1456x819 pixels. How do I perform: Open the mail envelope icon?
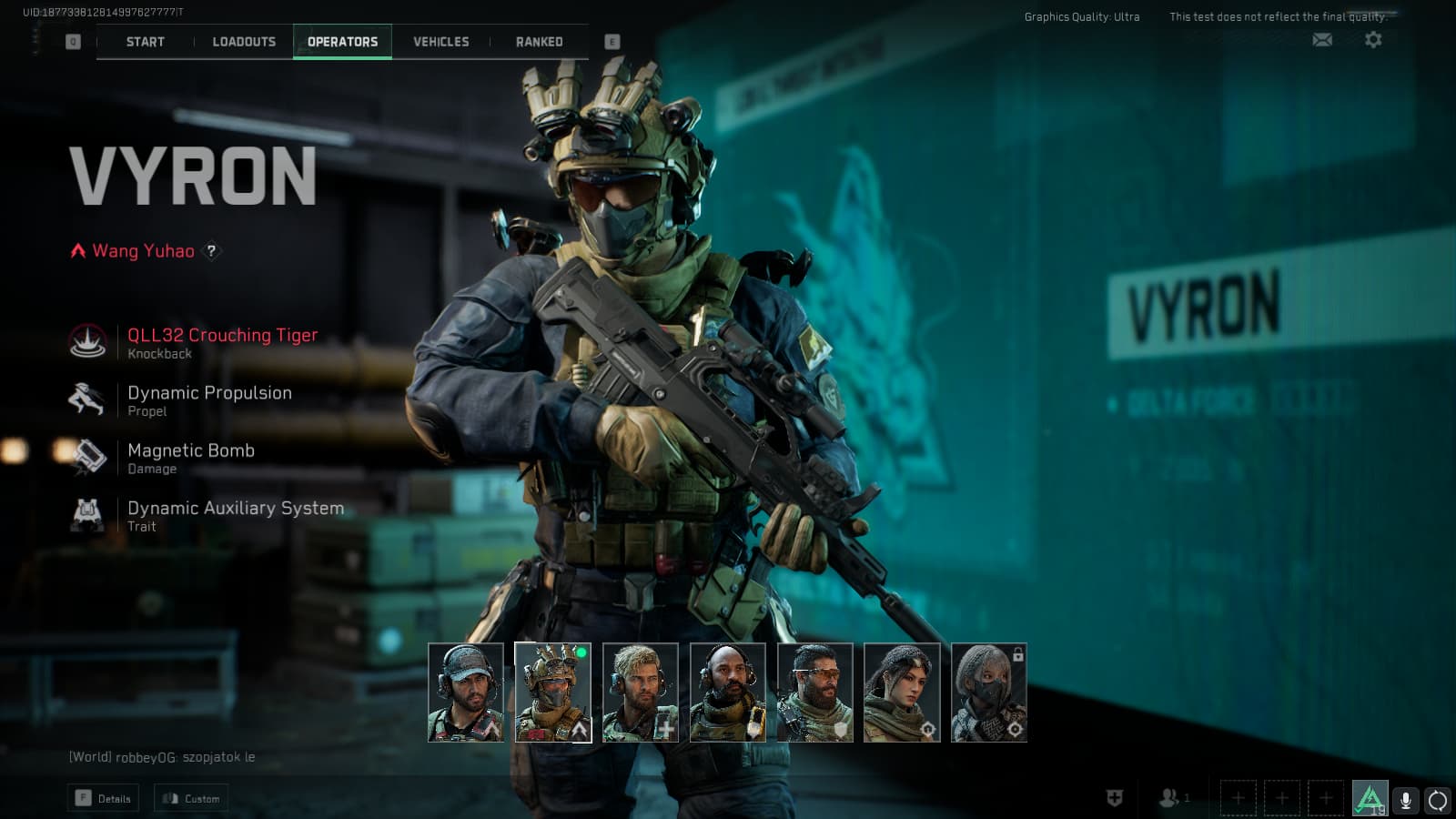coord(1322,39)
